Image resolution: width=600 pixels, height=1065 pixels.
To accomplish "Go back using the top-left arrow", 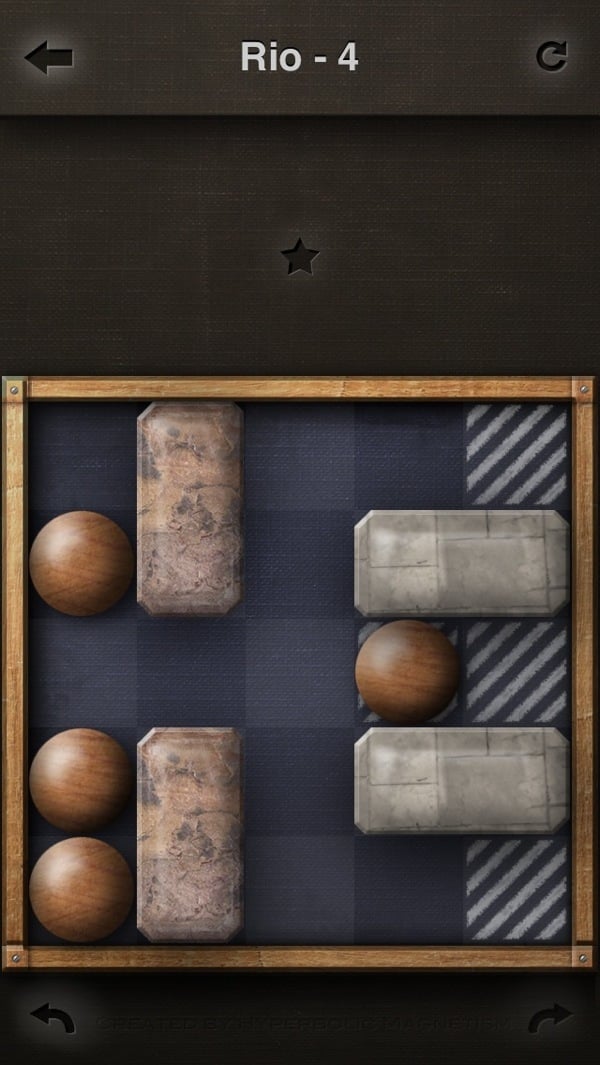I will 48,57.
